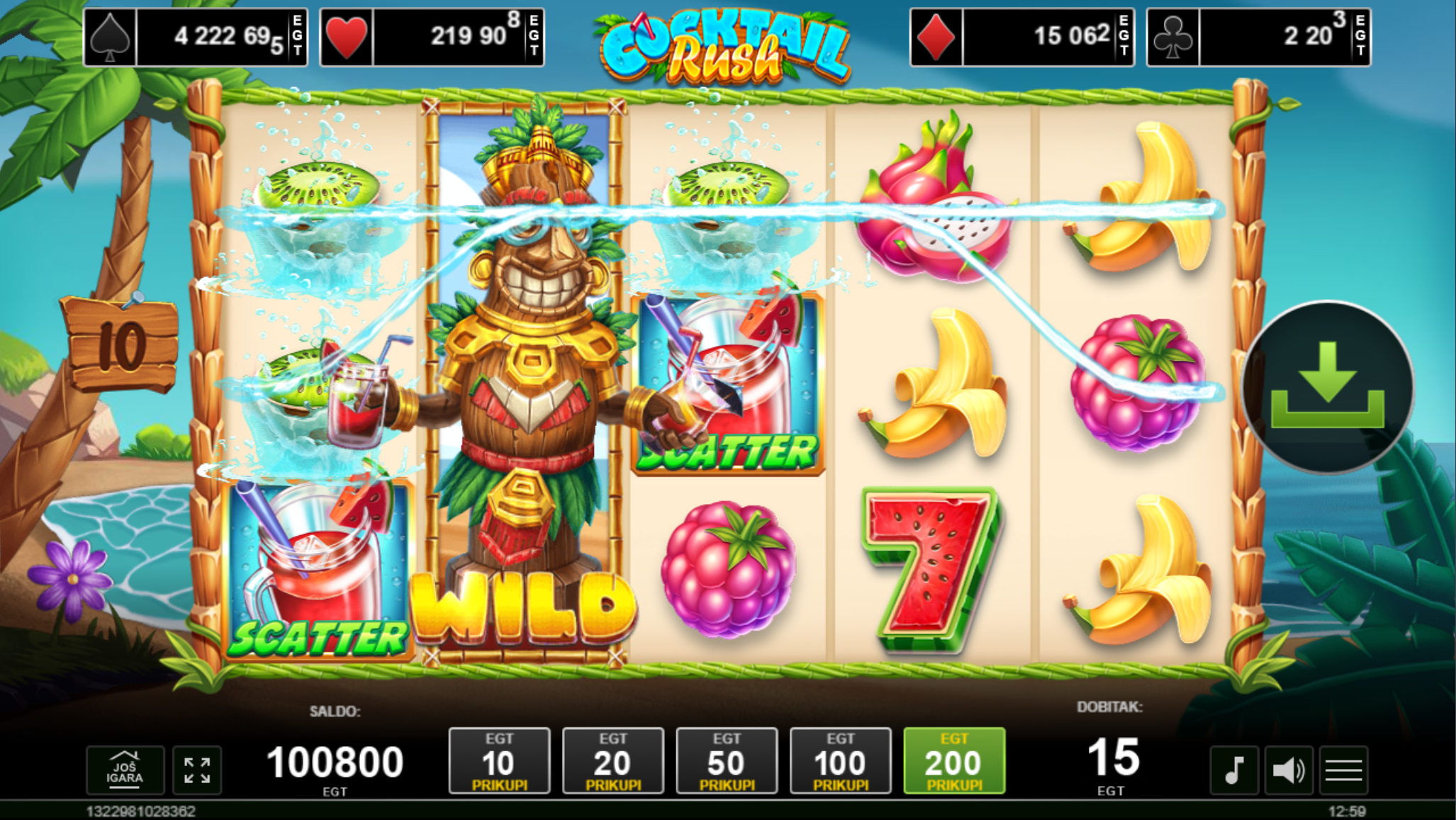The image size is (1456, 820).
Task: Open the 'Još igara' more games button
Action: [x=125, y=770]
